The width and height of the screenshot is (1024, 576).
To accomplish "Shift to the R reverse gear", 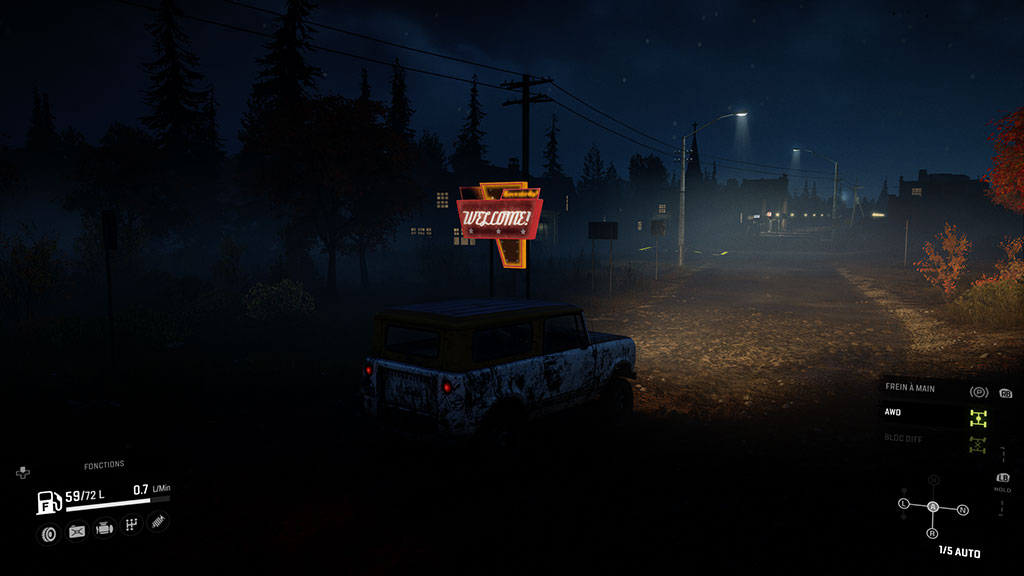I will [x=931, y=534].
